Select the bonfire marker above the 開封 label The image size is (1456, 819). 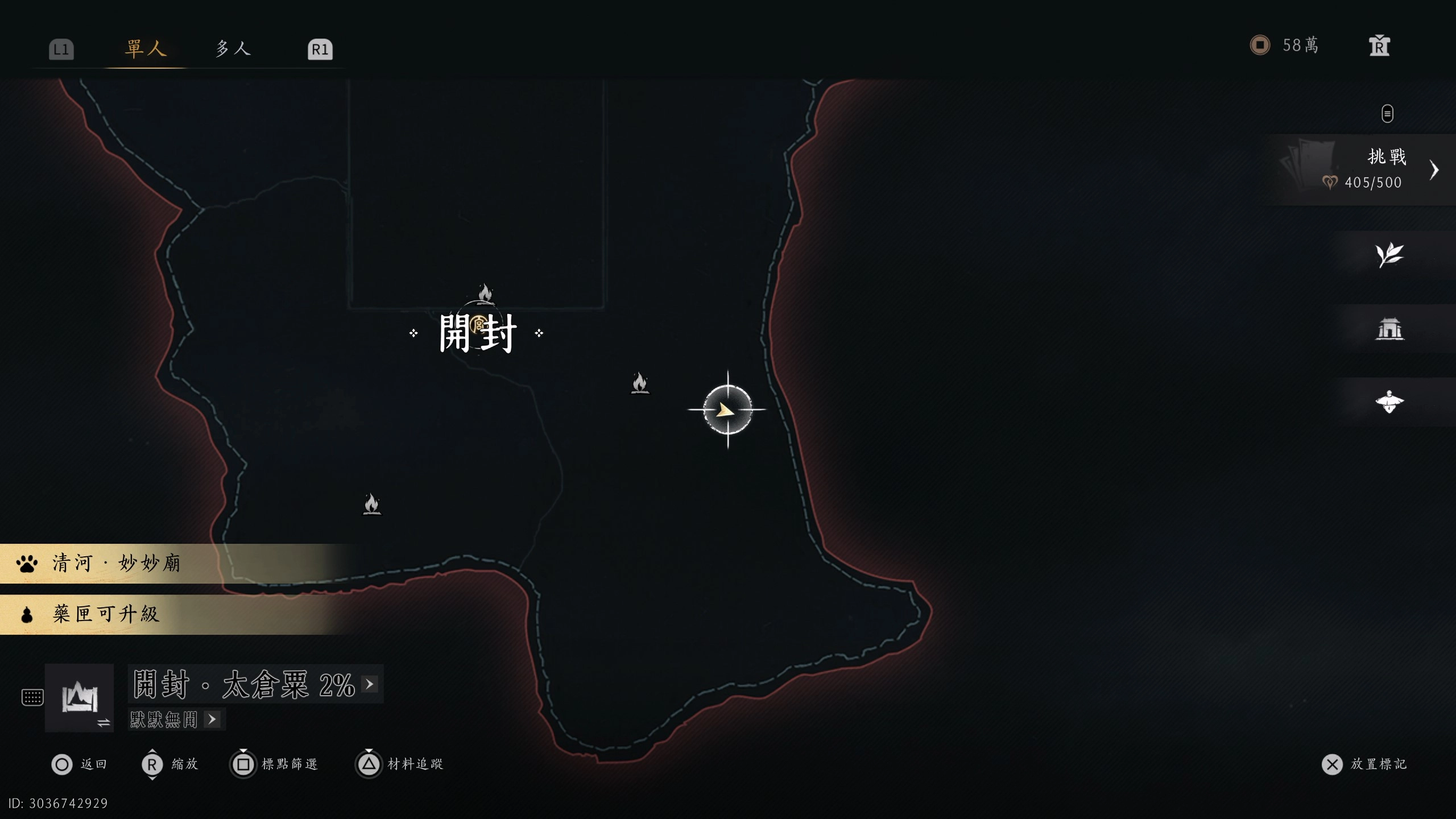point(485,293)
